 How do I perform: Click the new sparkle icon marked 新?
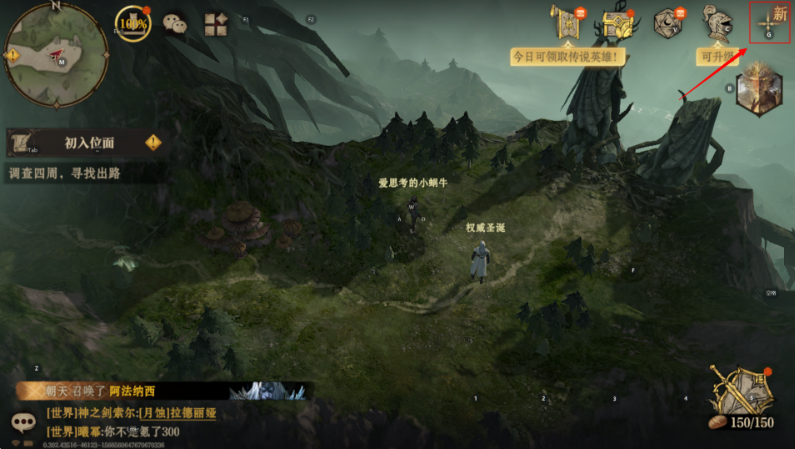(770, 22)
